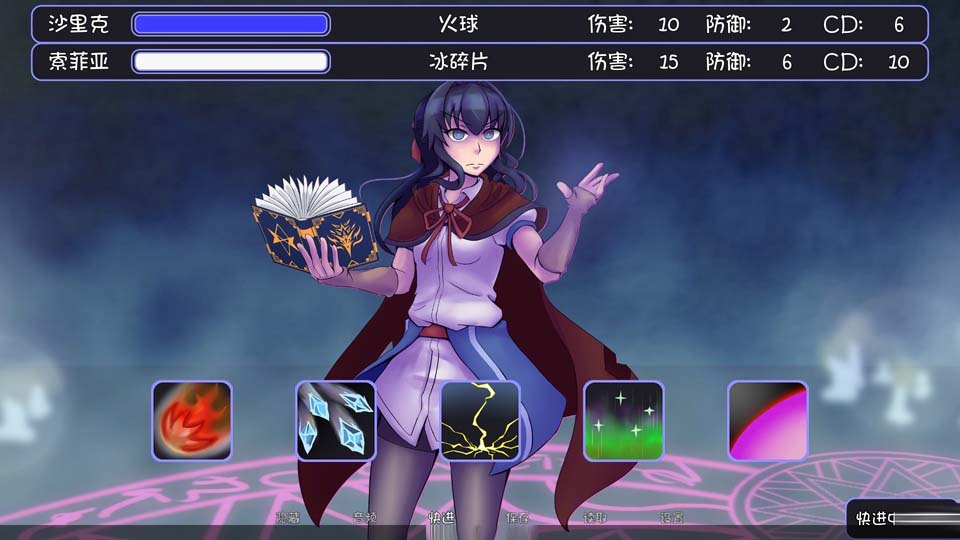960x540 pixels.
Task: Open the 音效 sound option
Action: (x=365, y=518)
